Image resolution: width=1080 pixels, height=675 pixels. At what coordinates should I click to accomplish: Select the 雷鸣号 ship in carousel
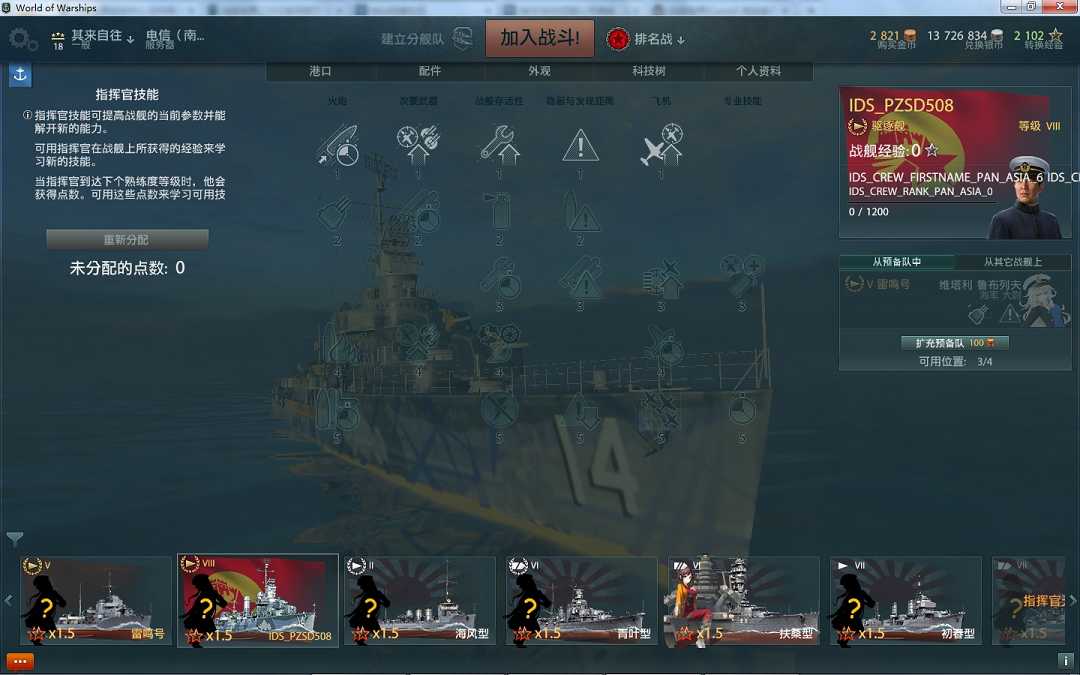point(96,602)
